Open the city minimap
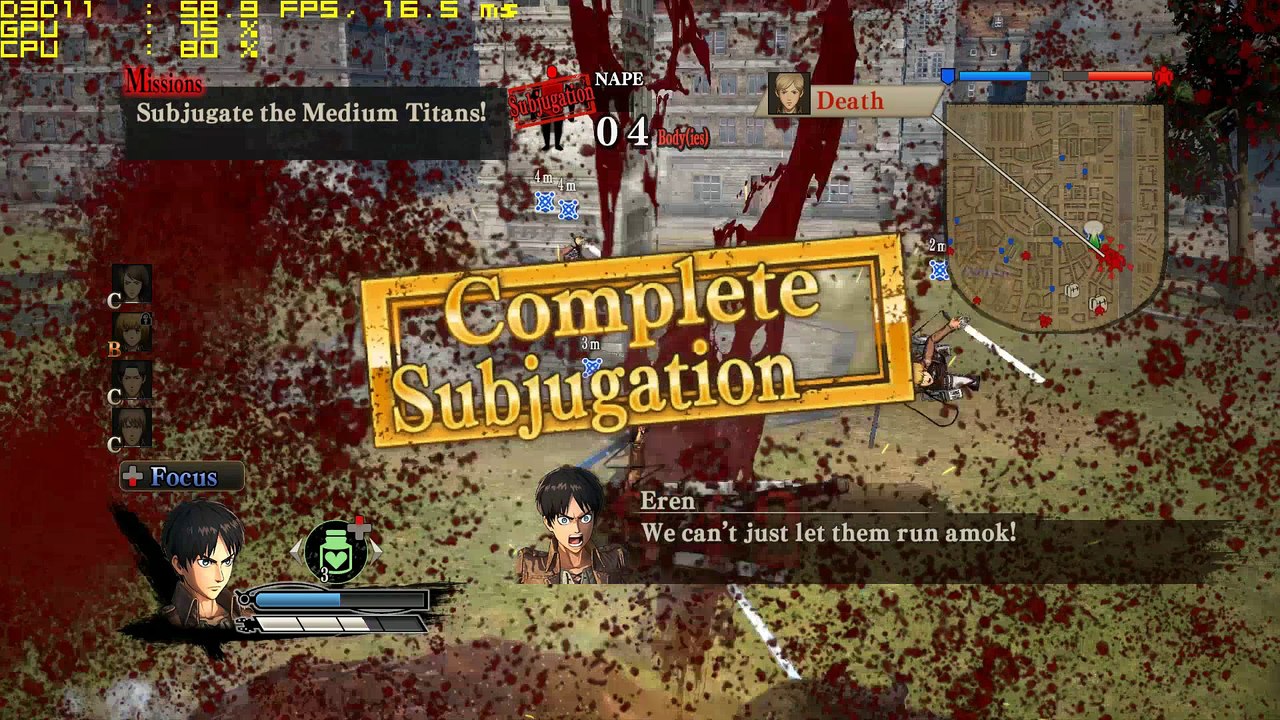The image size is (1280, 720). click(1055, 215)
